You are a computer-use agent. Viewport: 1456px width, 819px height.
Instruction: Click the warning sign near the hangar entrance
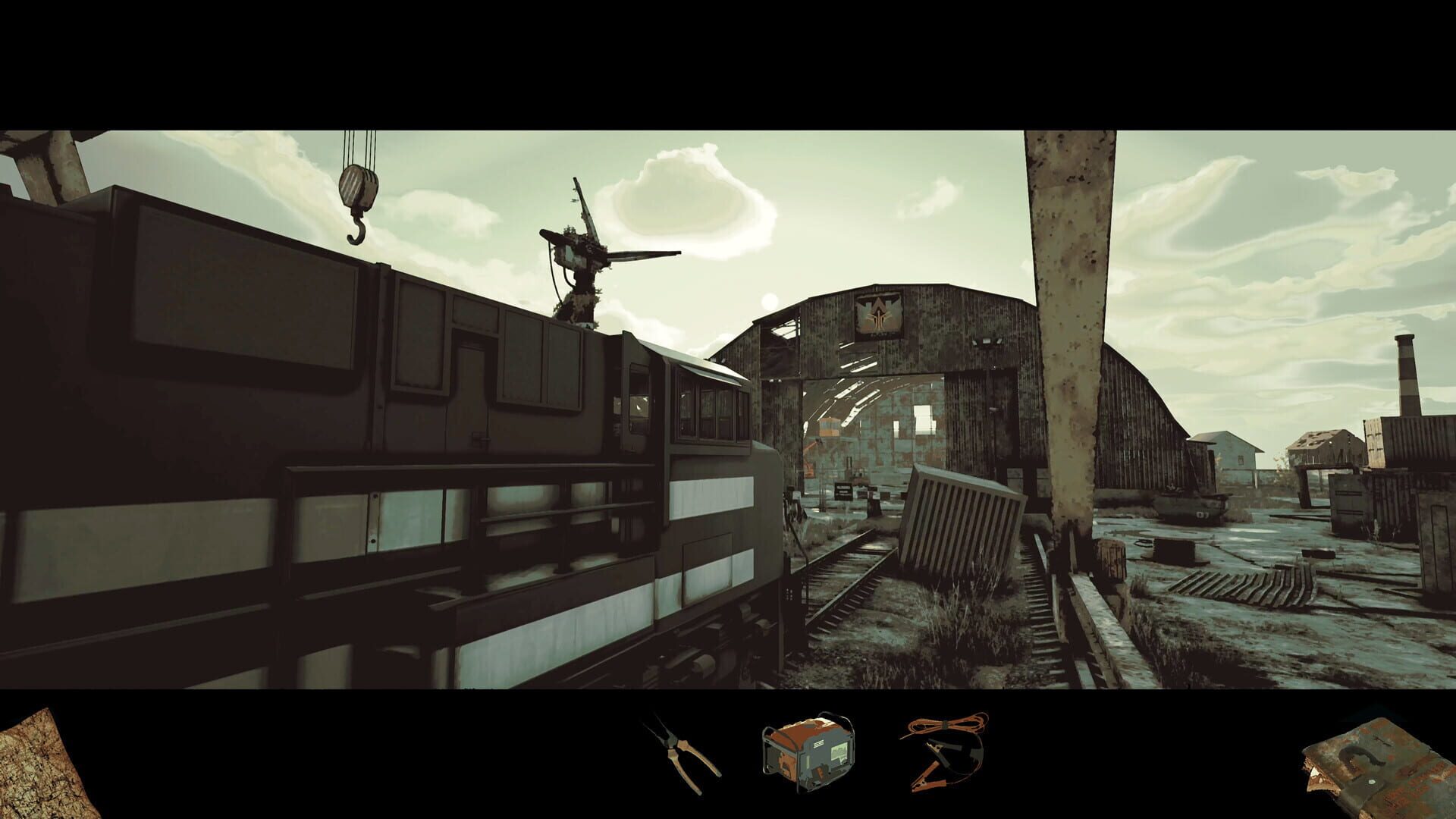843,491
